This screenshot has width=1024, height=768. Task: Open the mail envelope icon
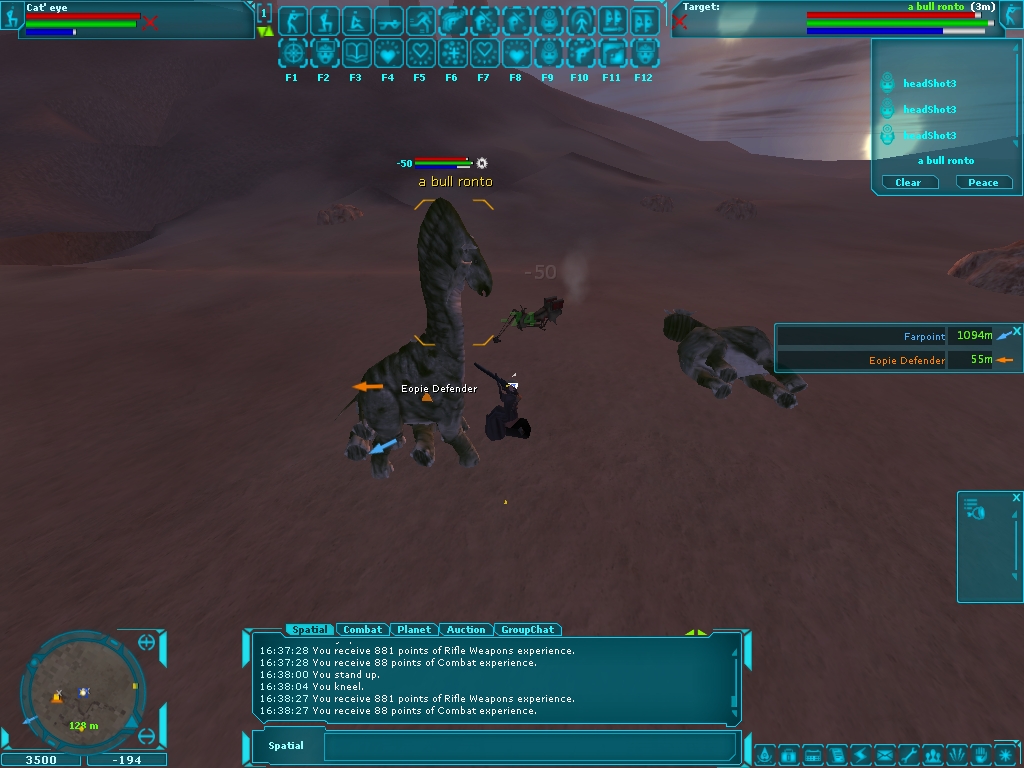pyautogui.click(x=884, y=754)
